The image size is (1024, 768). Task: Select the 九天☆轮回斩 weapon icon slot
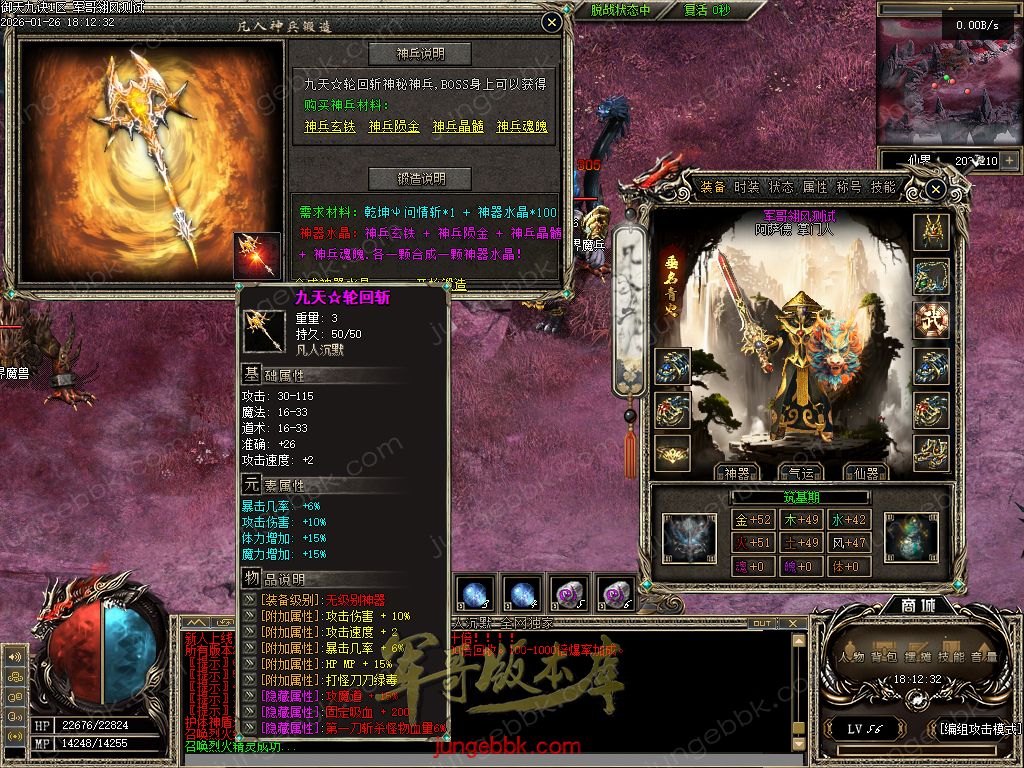257,256
